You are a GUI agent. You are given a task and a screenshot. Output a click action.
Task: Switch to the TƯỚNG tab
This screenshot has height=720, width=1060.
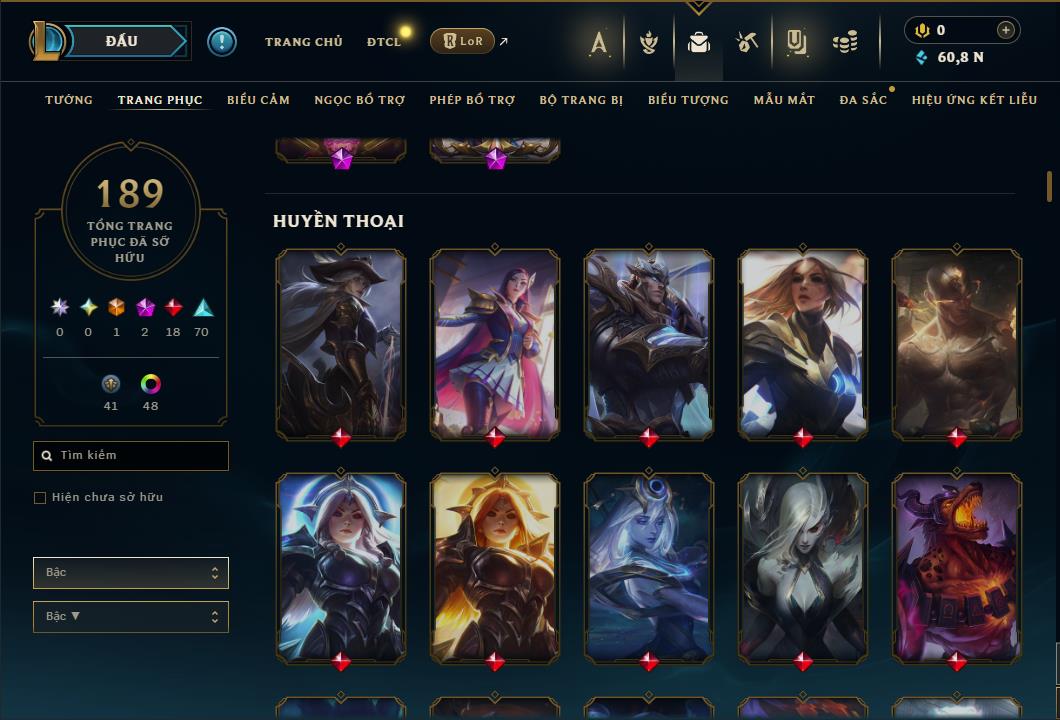point(69,100)
